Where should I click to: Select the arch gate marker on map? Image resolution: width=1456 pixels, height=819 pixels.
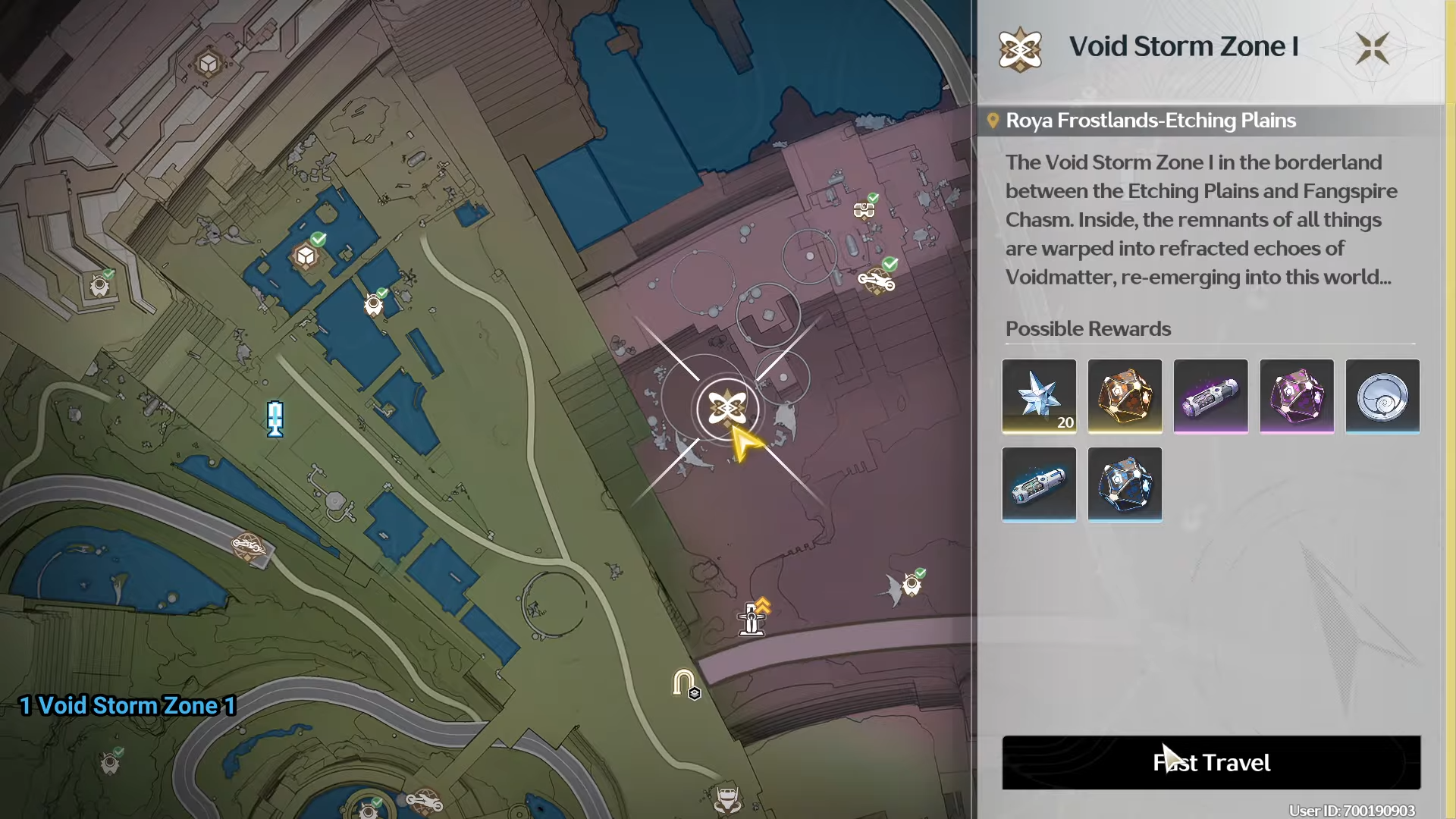[684, 682]
